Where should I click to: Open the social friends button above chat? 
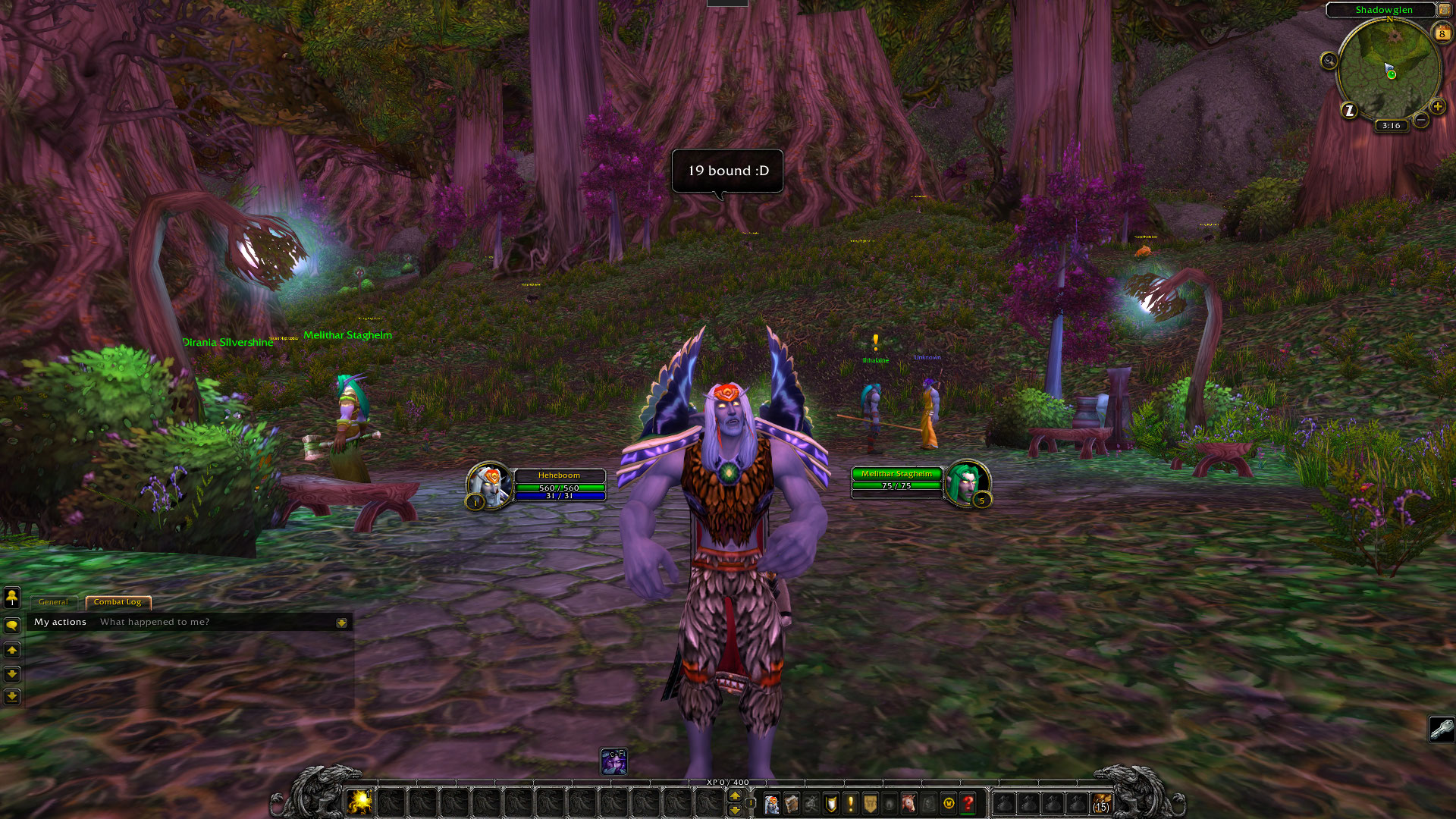(12, 598)
